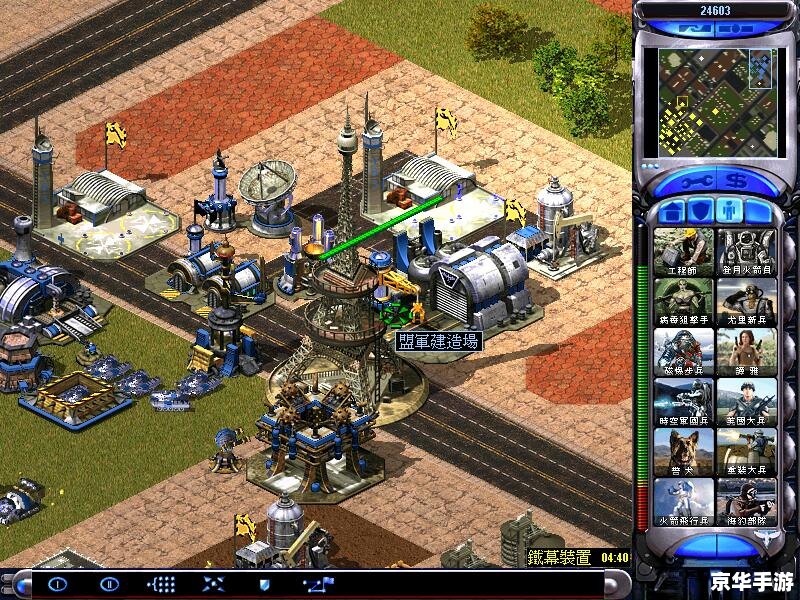Select the virus sniper (病毒狙擊手) cameo
800x600 pixels.
click(x=684, y=301)
